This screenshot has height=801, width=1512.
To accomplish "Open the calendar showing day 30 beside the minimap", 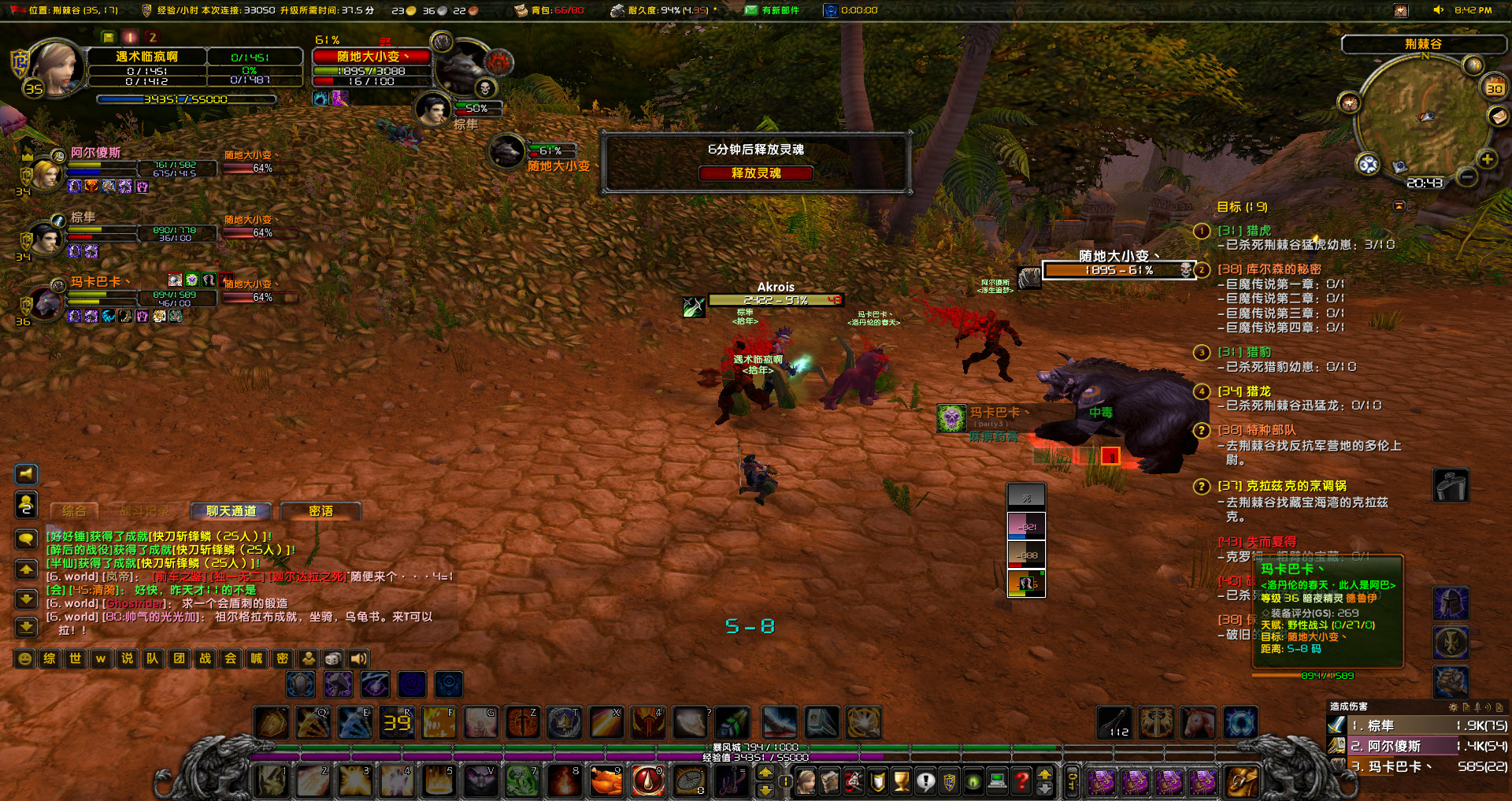I will pyautogui.click(x=1494, y=88).
